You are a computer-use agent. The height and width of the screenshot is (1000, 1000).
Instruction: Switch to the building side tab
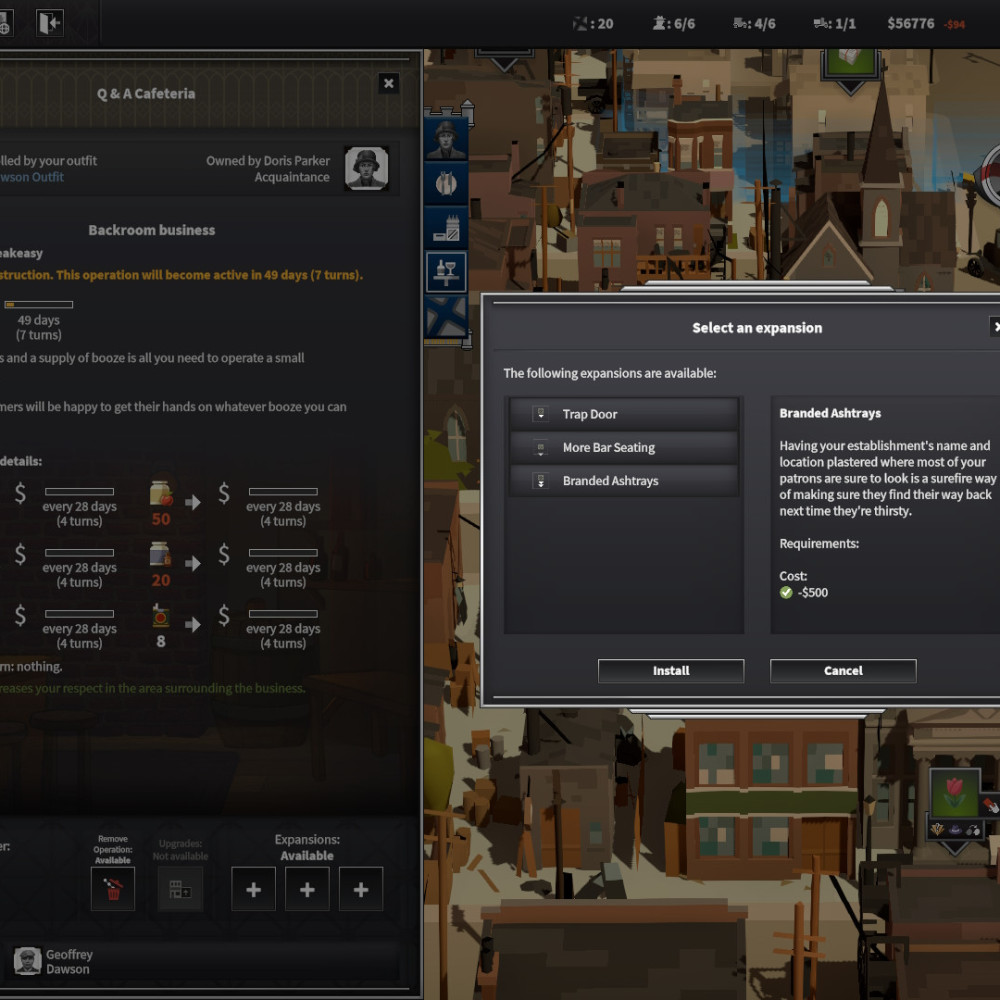445,227
